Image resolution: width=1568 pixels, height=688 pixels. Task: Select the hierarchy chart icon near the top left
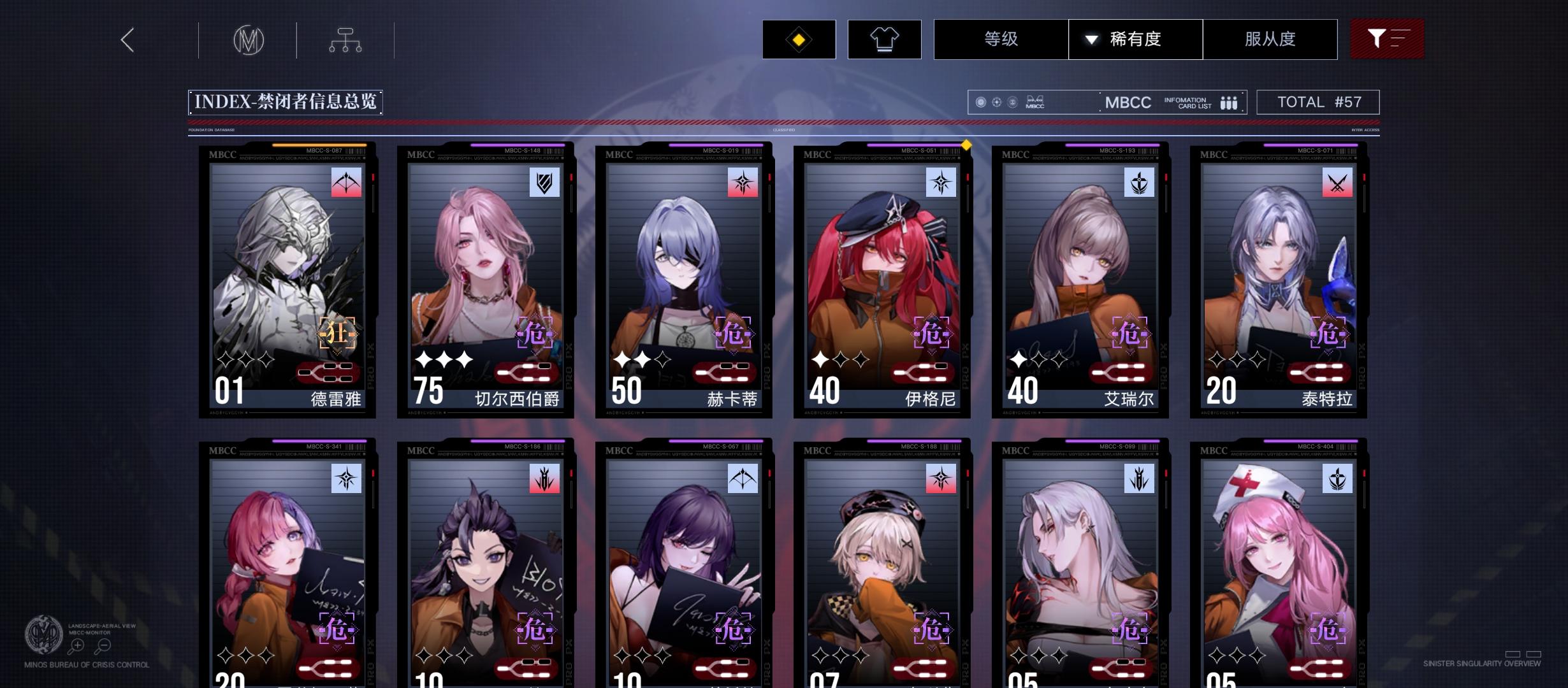point(345,39)
